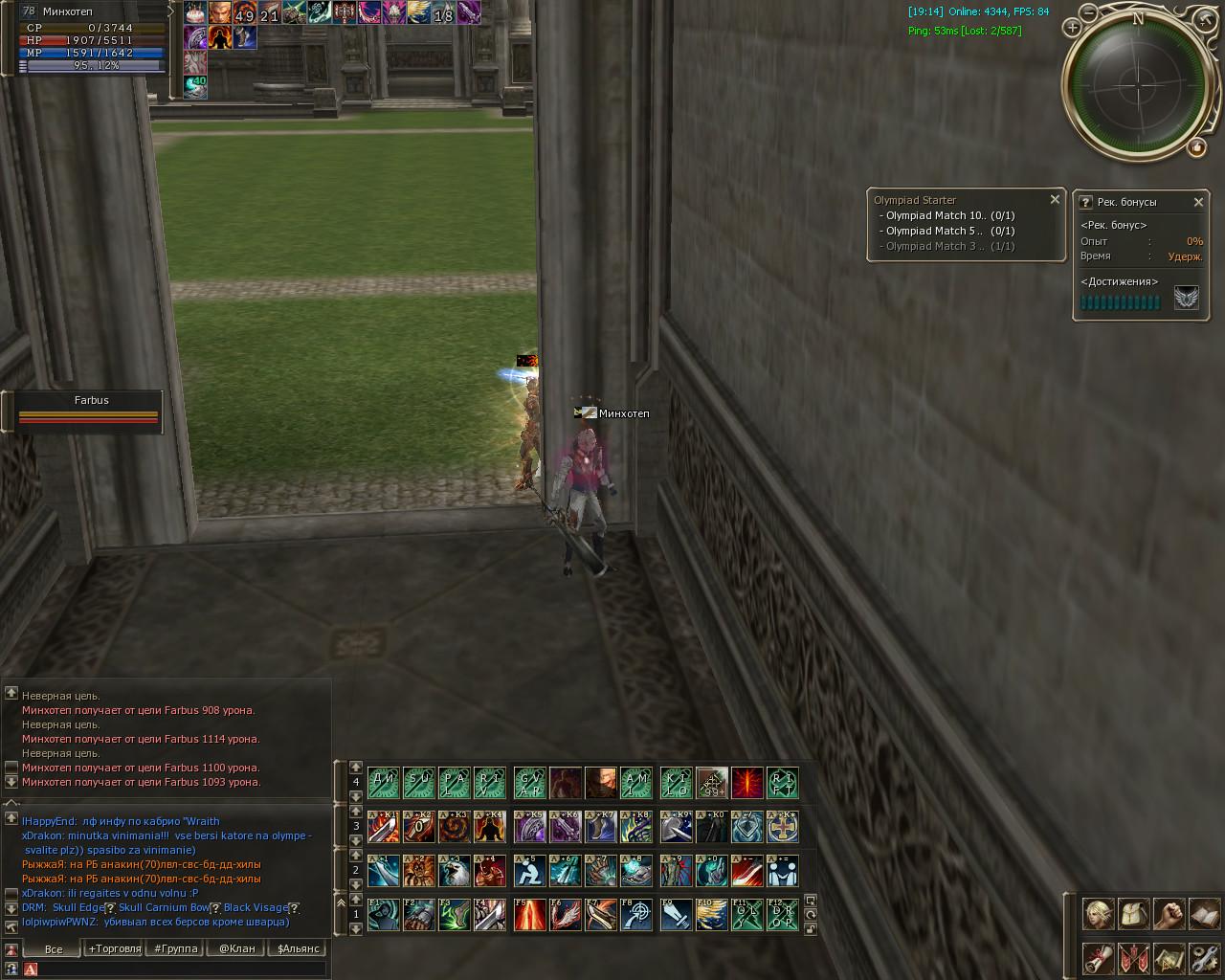Select the @Клан chat tab

236,948
